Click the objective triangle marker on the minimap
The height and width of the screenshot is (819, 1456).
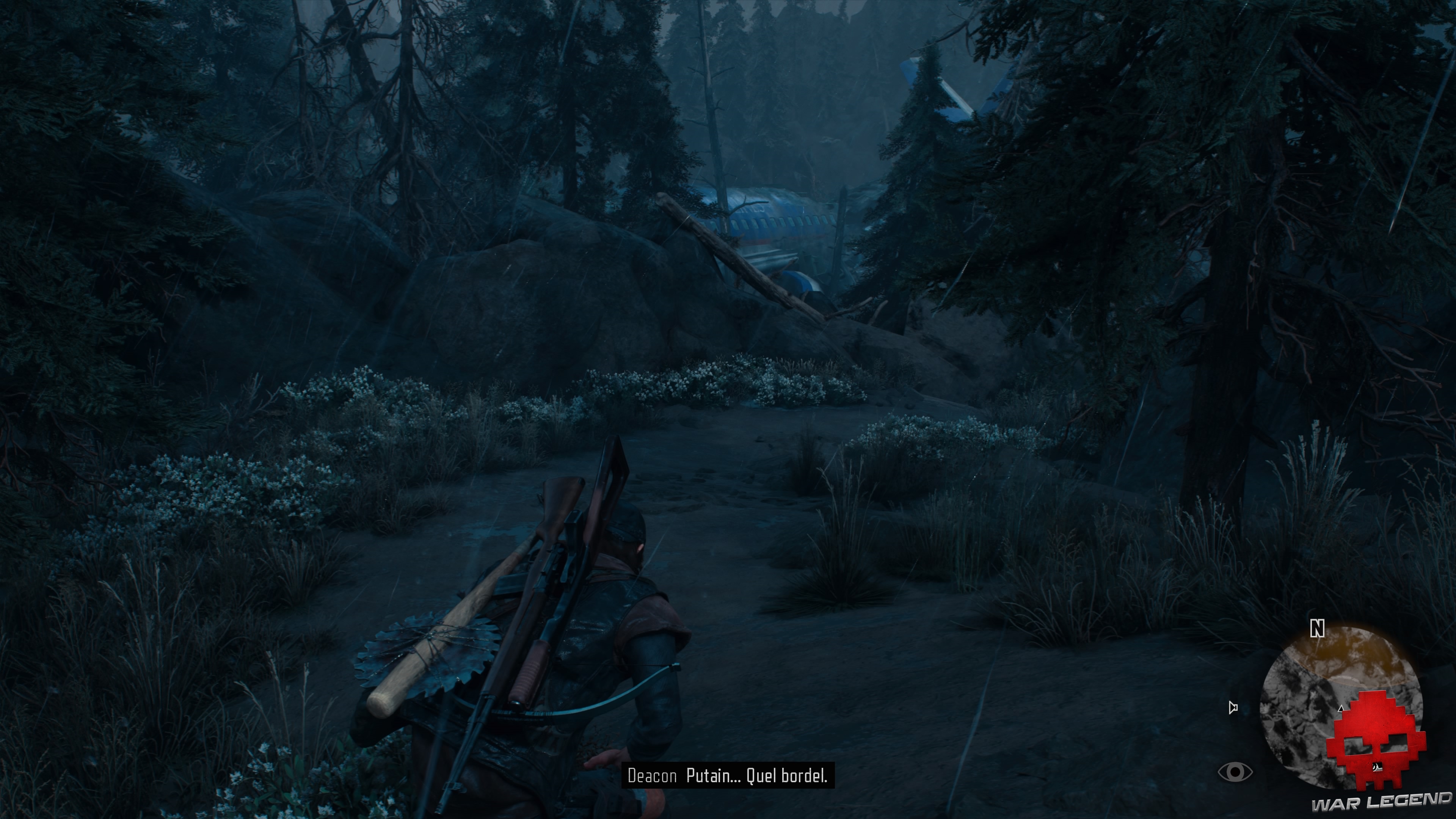pyautogui.click(x=1340, y=709)
